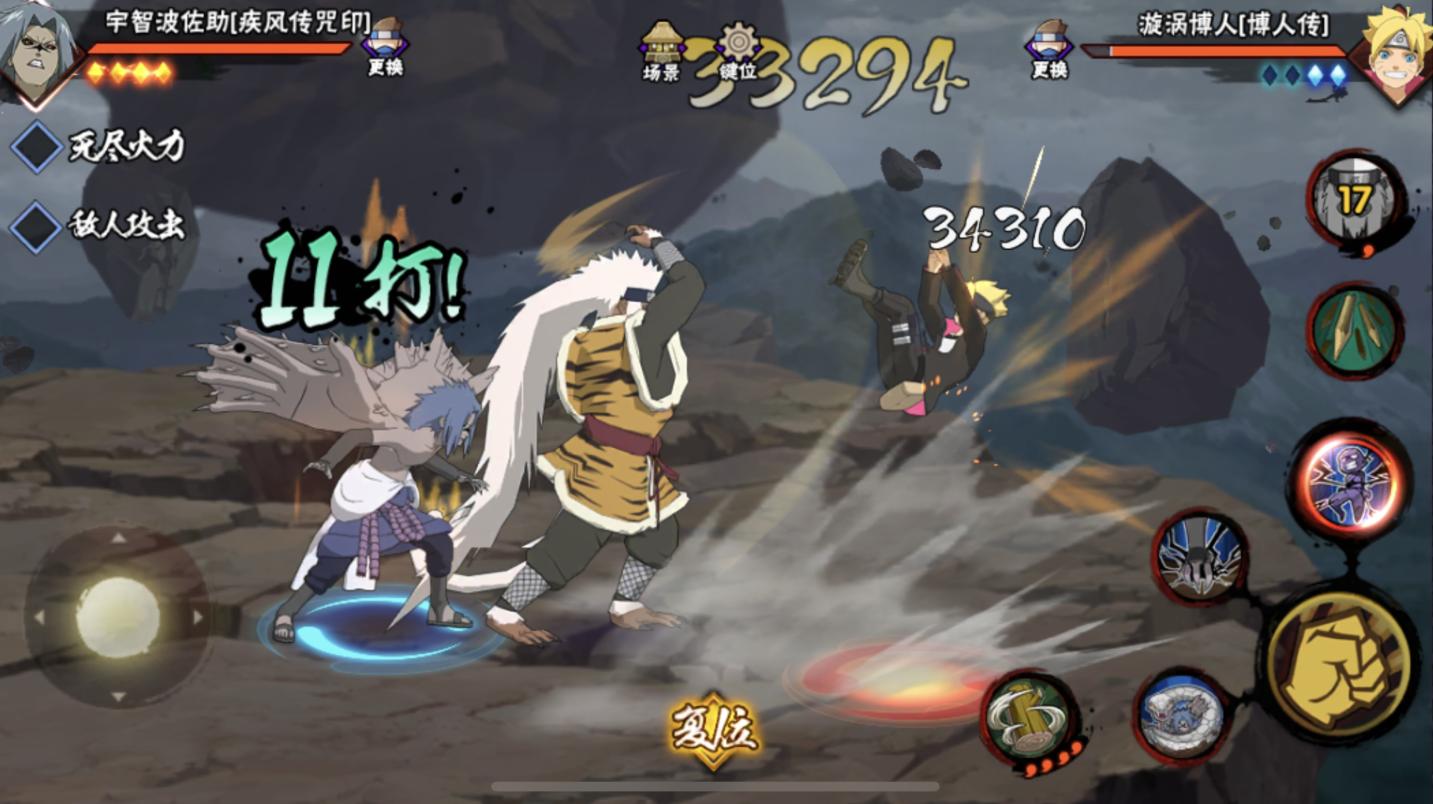Select the green kunai tool icon
The image size is (1433, 804).
[x=1354, y=331]
